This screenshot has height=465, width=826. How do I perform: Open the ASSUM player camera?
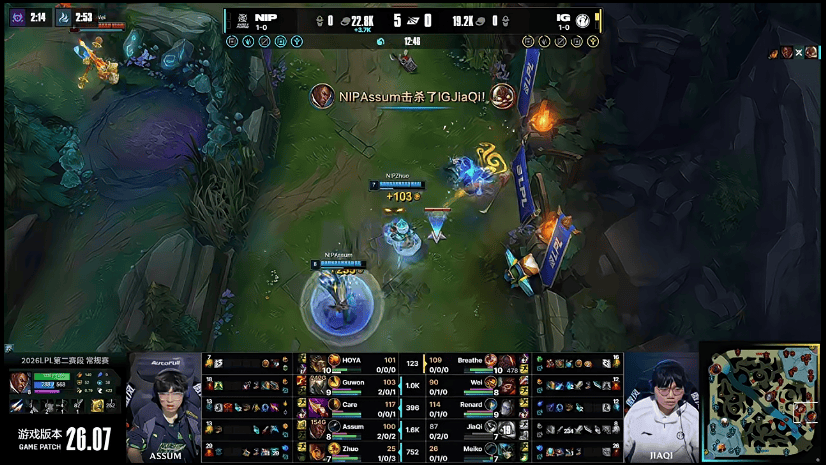click(164, 403)
